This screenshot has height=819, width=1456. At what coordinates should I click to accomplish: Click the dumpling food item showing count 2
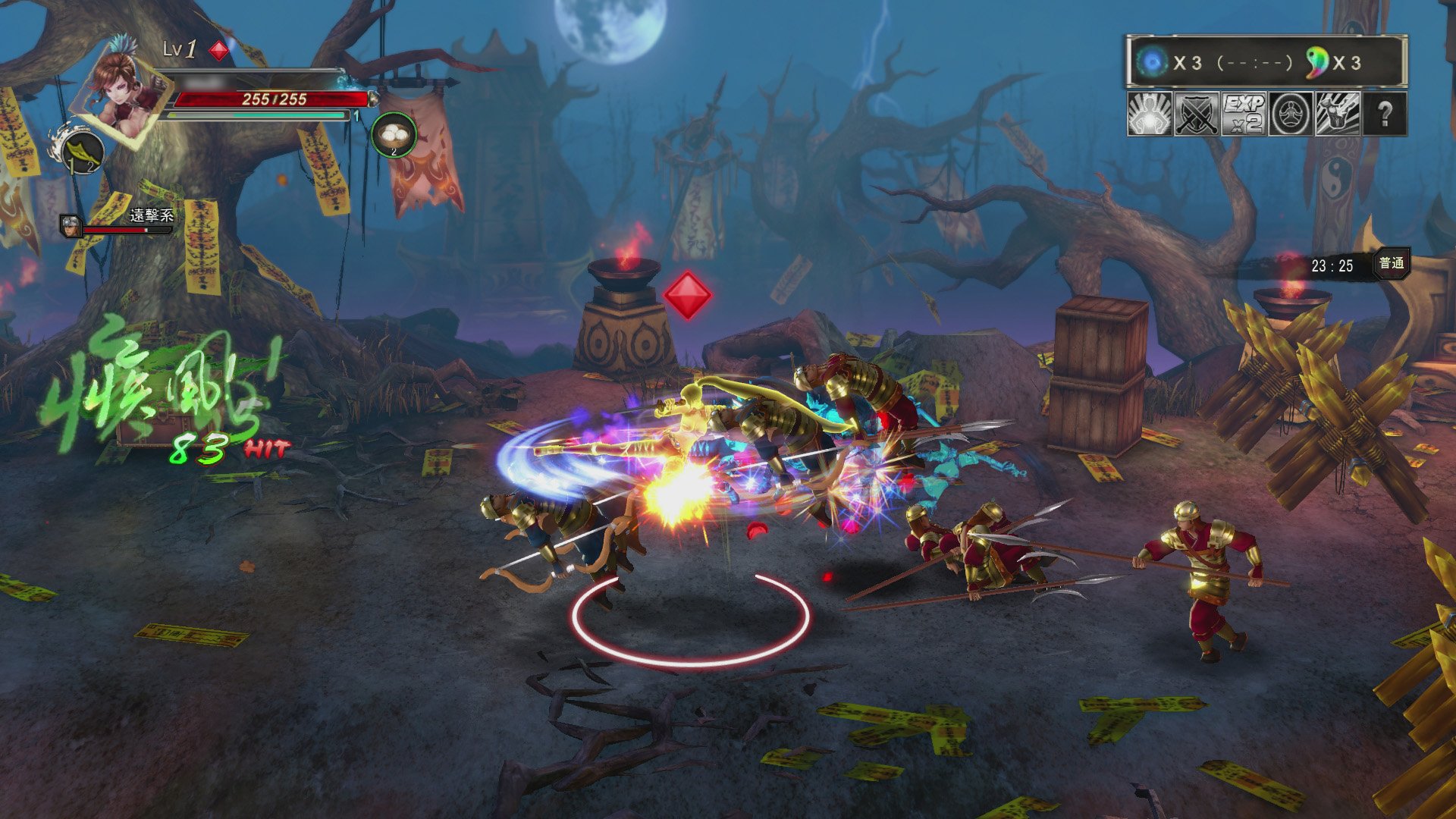click(x=393, y=134)
